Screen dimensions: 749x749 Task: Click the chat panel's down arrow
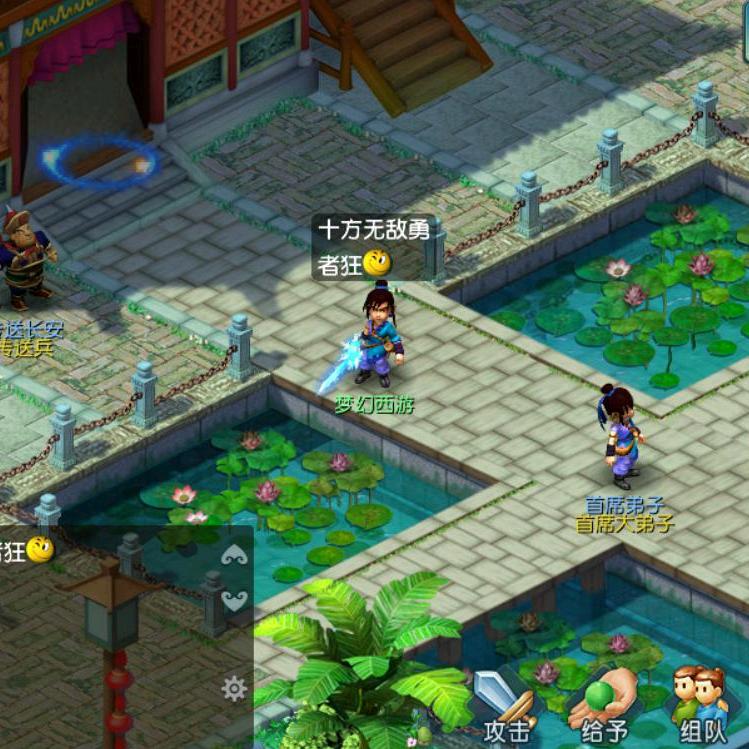(x=234, y=601)
